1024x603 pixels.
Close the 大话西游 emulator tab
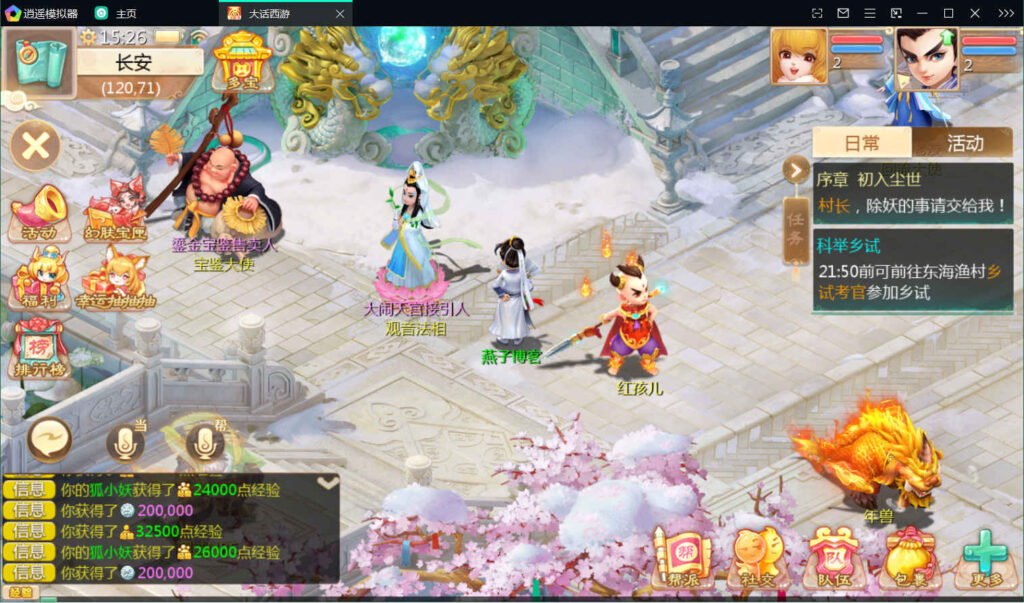click(x=340, y=14)
